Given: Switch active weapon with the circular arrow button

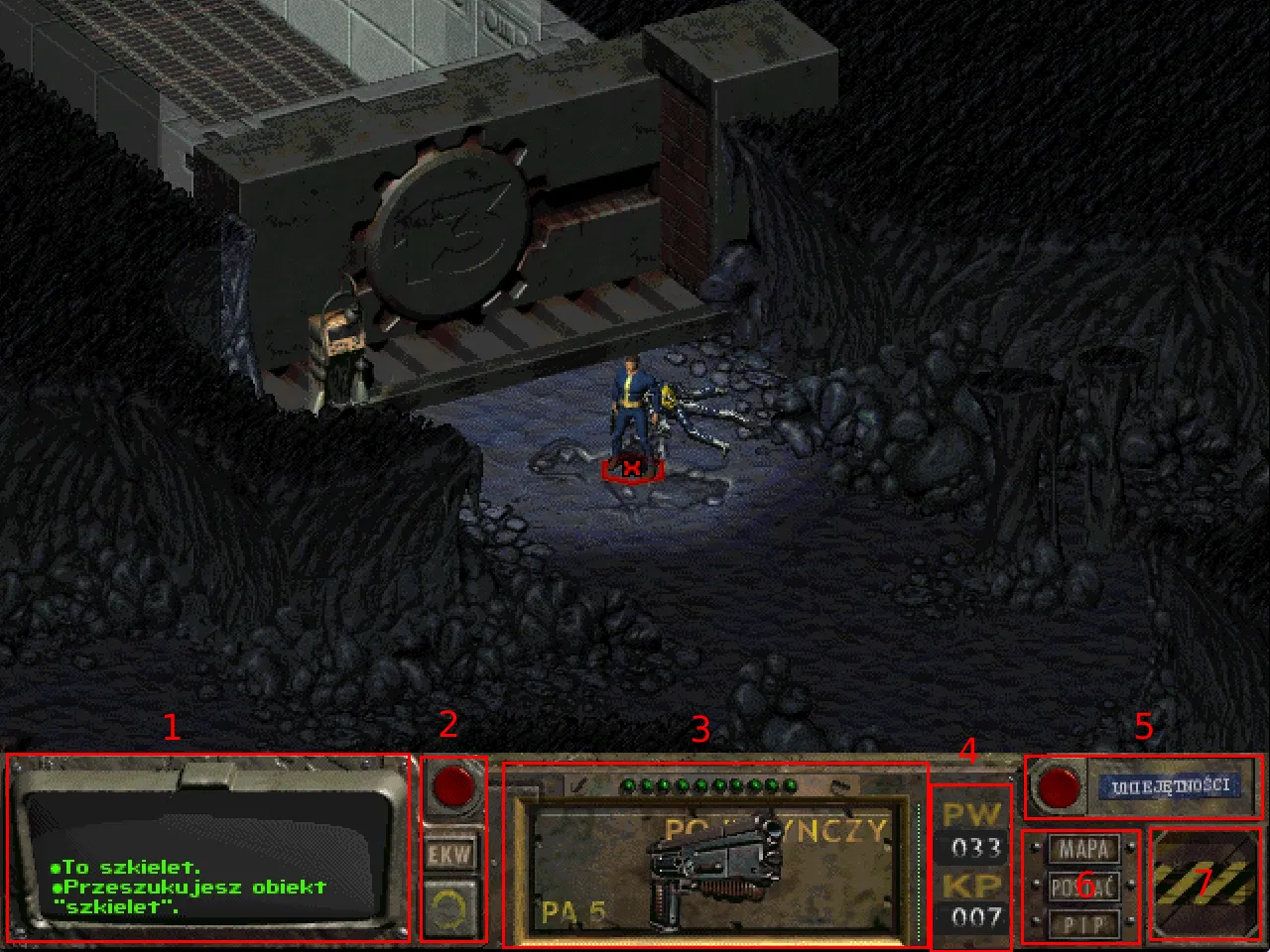Looking at the screenshot, I should (x=451, y=907).
